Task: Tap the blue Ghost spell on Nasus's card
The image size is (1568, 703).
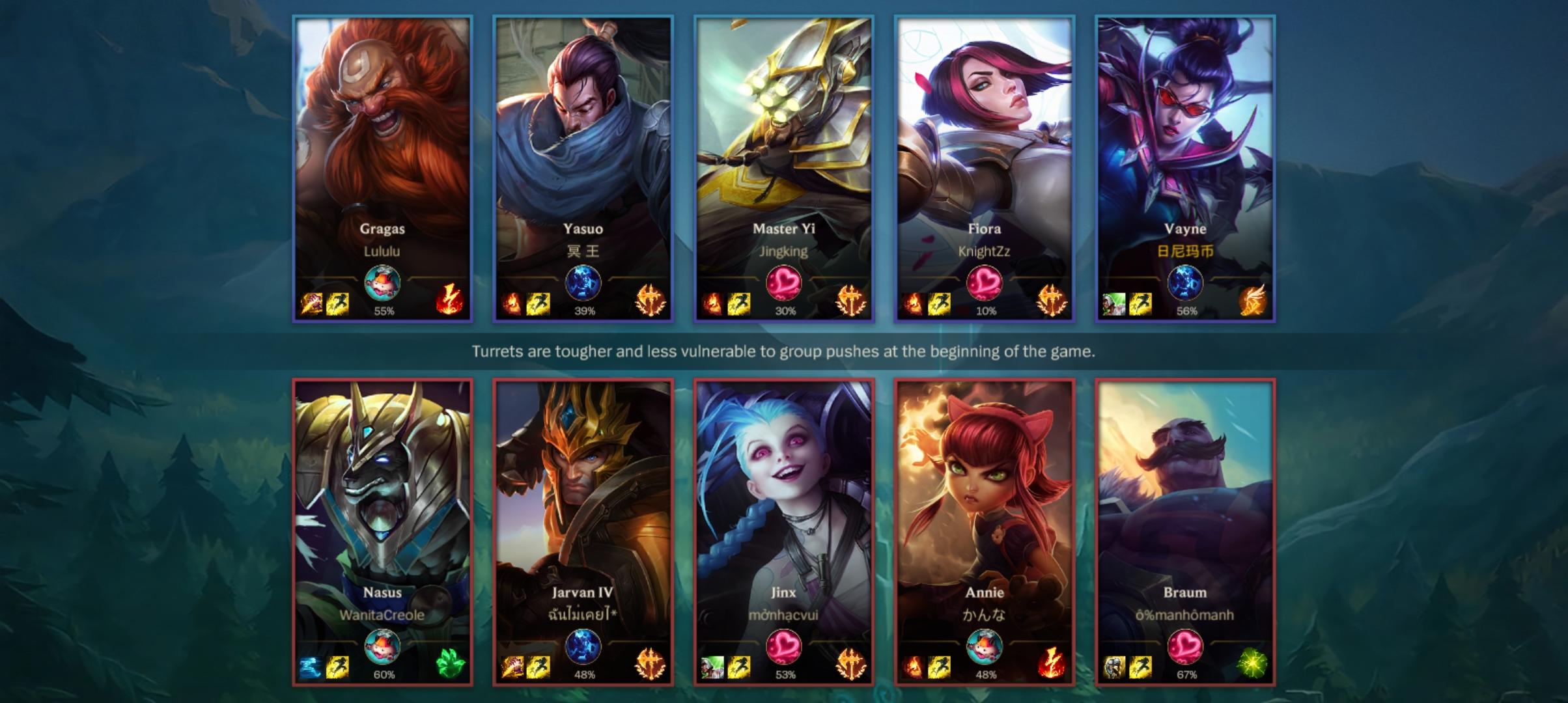Action: point(311,667)
